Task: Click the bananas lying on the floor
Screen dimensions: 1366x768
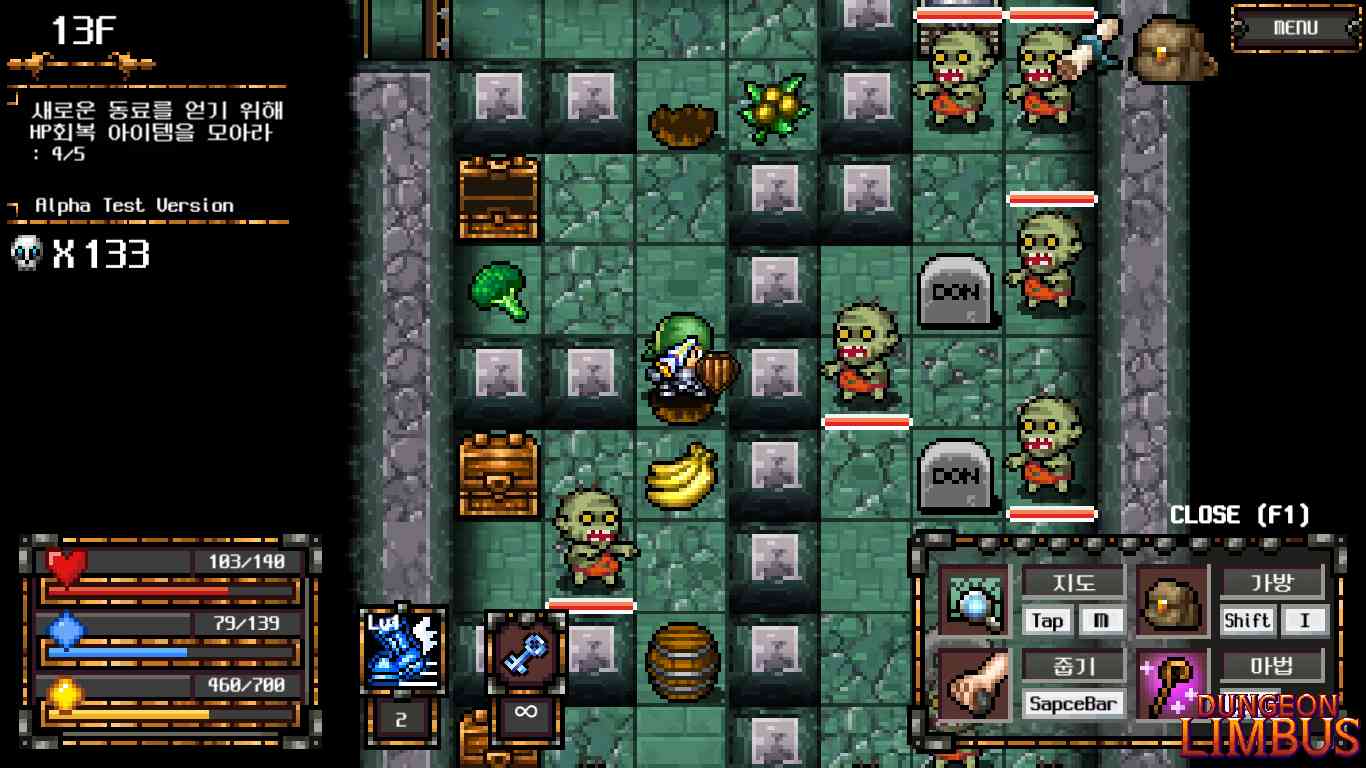Action: 680,478
